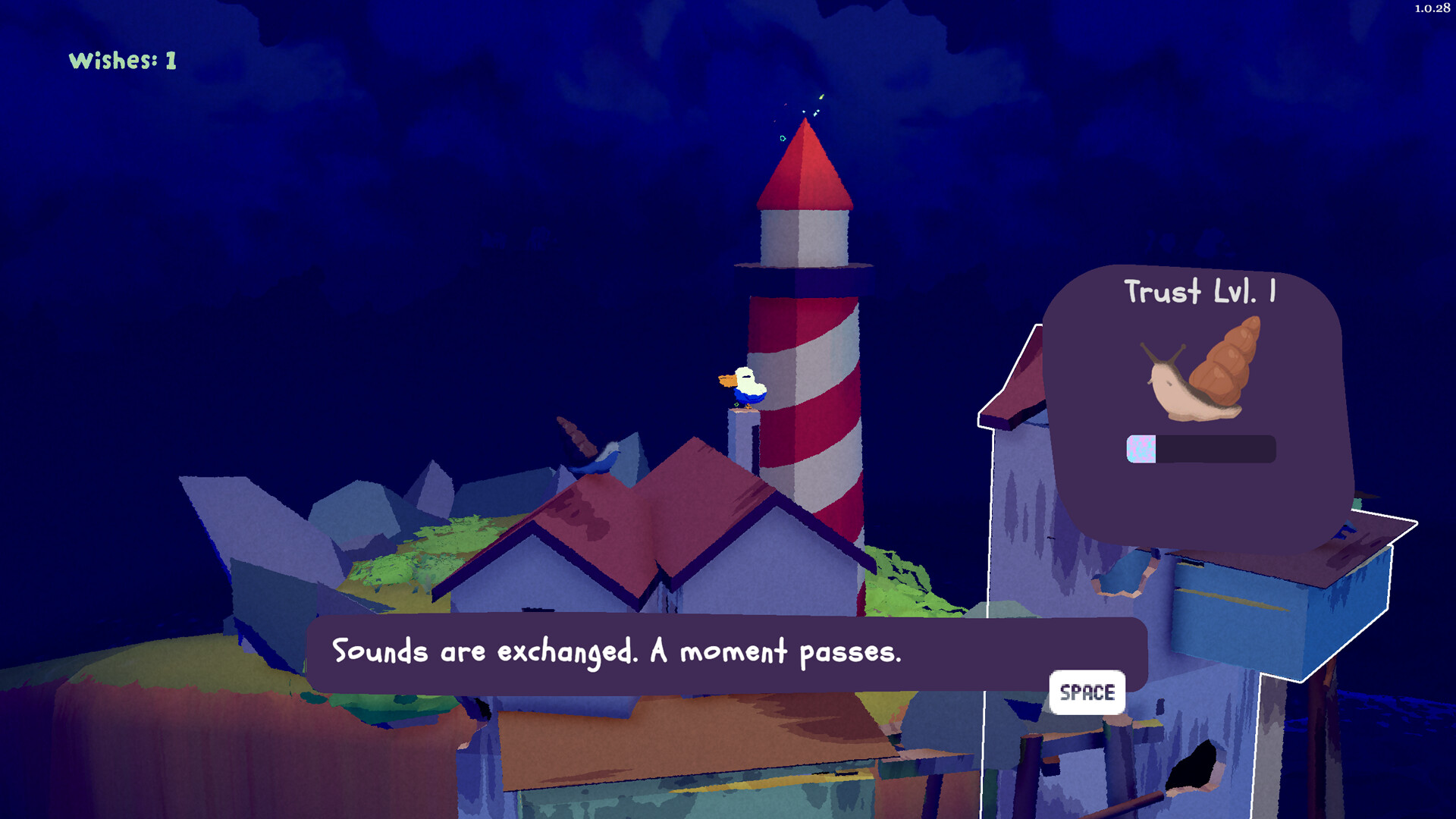Expand the Wishes counter display

(121, 61)
